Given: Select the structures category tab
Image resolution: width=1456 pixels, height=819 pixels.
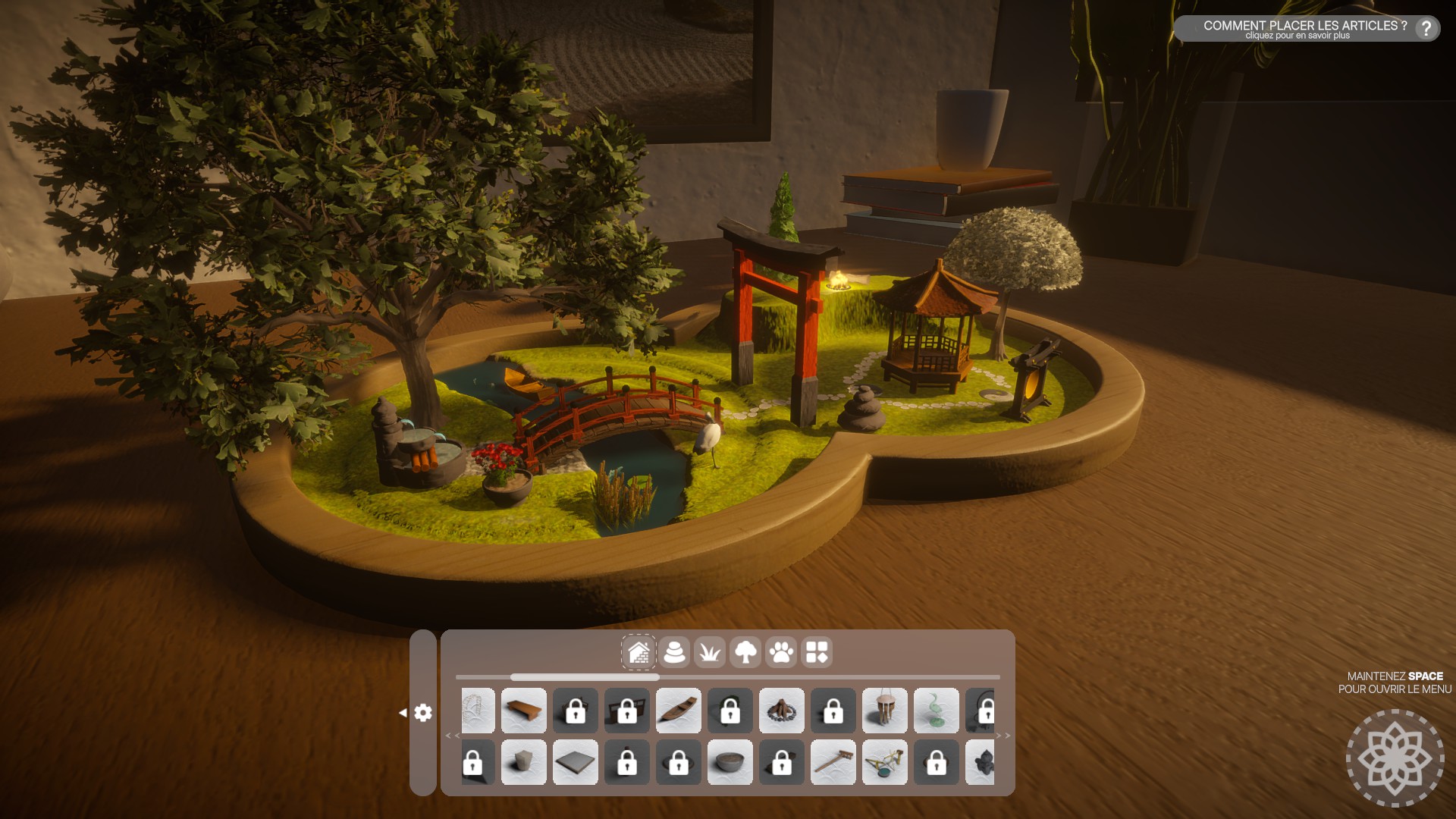Looking at the screenshot, I should tap(639, 652).
